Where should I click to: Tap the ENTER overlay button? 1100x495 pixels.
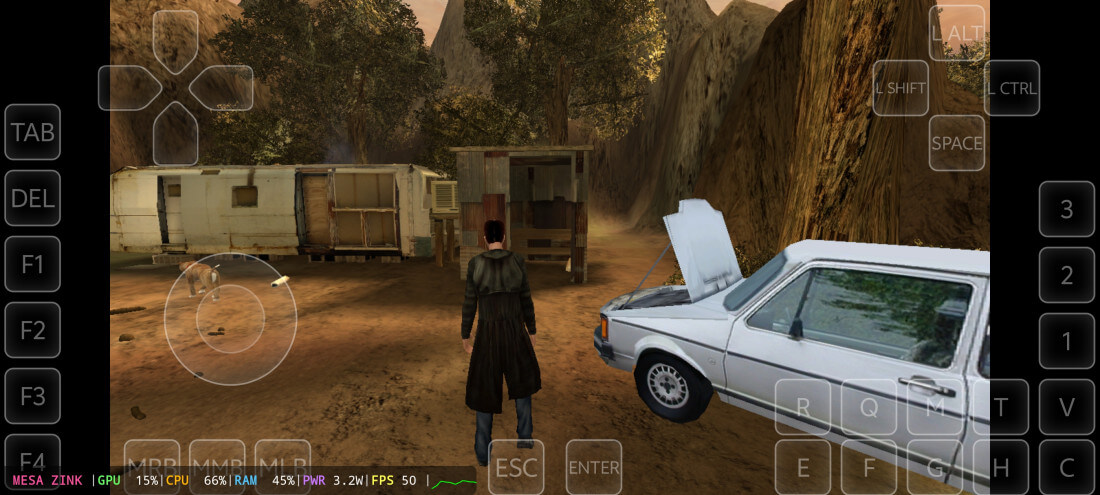point(594,467)
